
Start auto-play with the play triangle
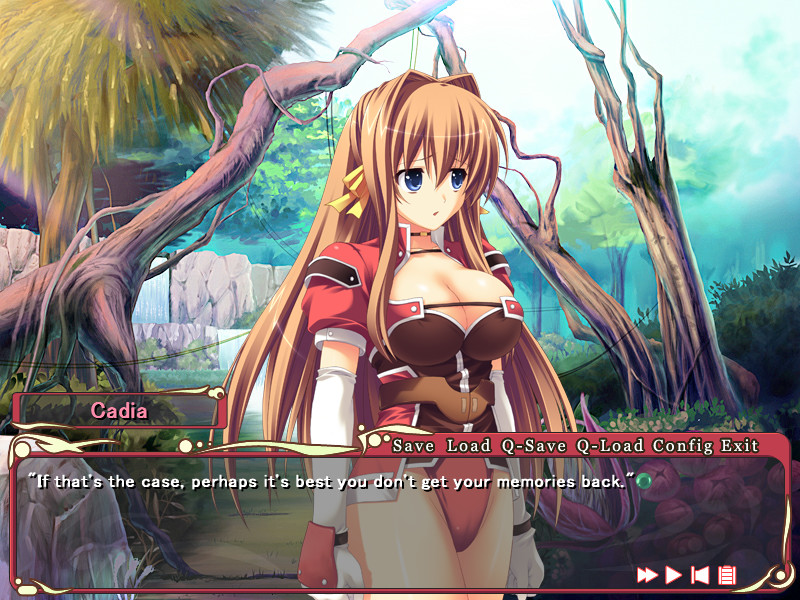tap(674, 574)
